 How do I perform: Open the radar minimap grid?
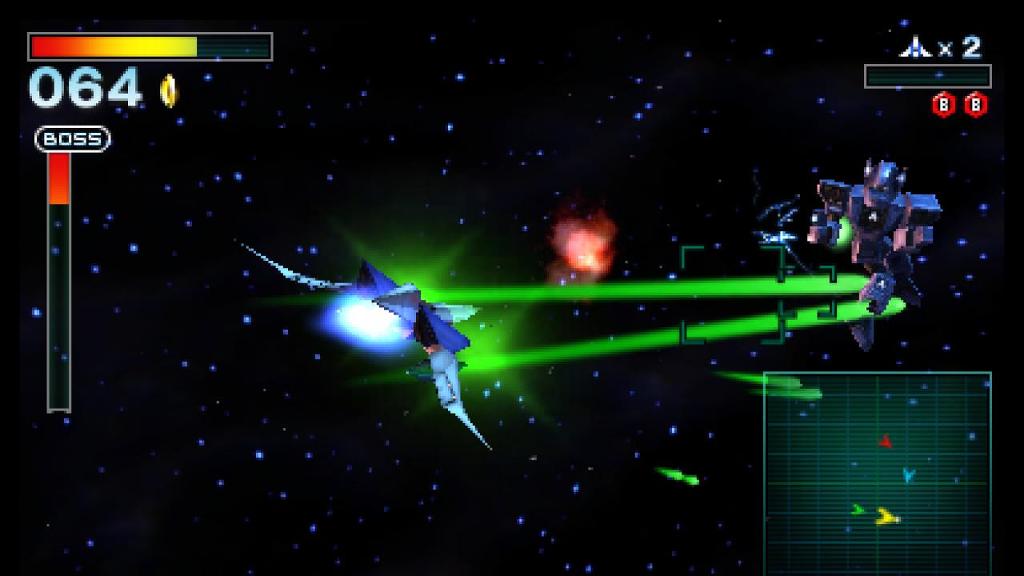pos(877,472)
